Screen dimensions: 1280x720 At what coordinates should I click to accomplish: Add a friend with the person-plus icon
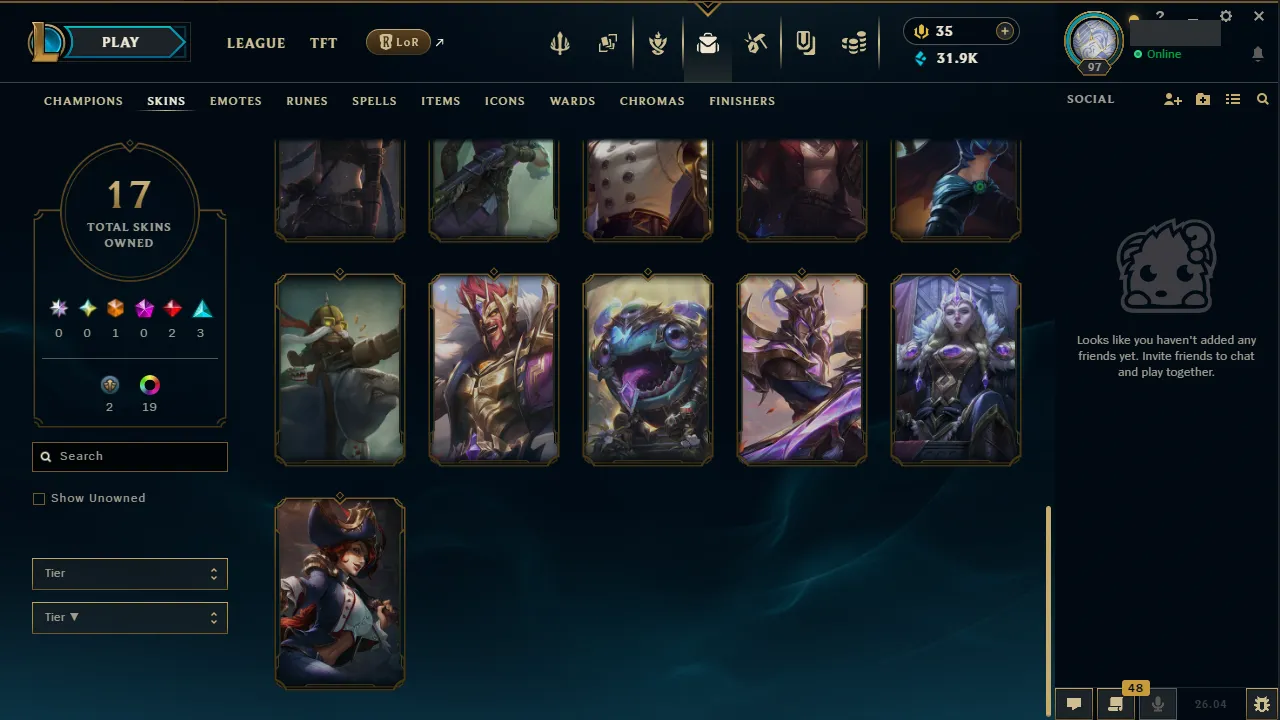tap(1172, 99)
